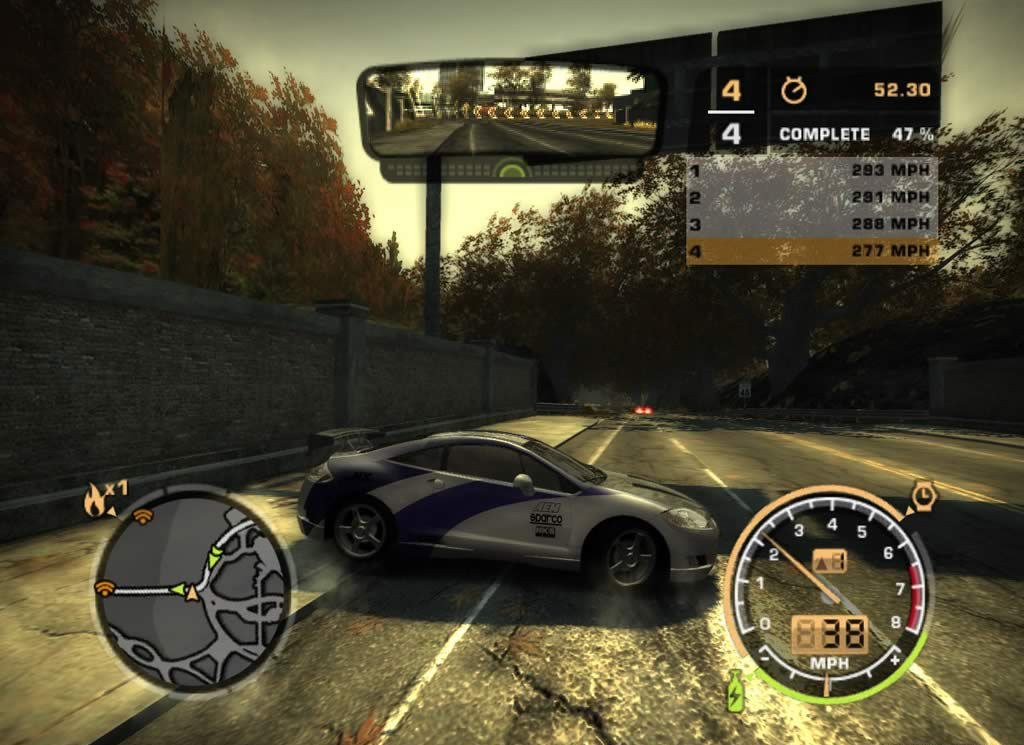Select the highlighted 277 MPH leaderboard row
The width and height of the screenshot is (1024, 745).
click(812, 251)
